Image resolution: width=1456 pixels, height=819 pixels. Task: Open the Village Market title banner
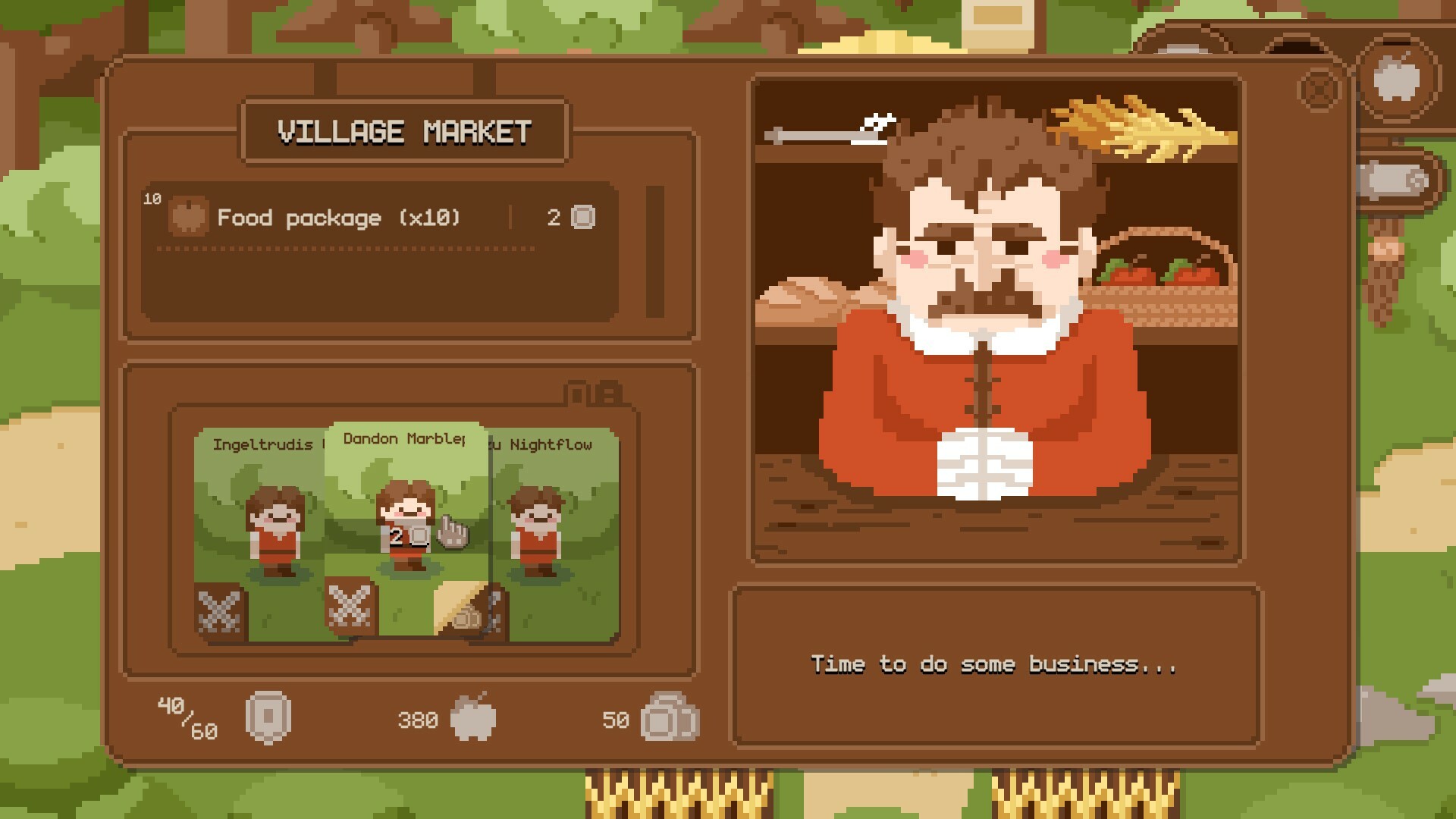point(406,130)
